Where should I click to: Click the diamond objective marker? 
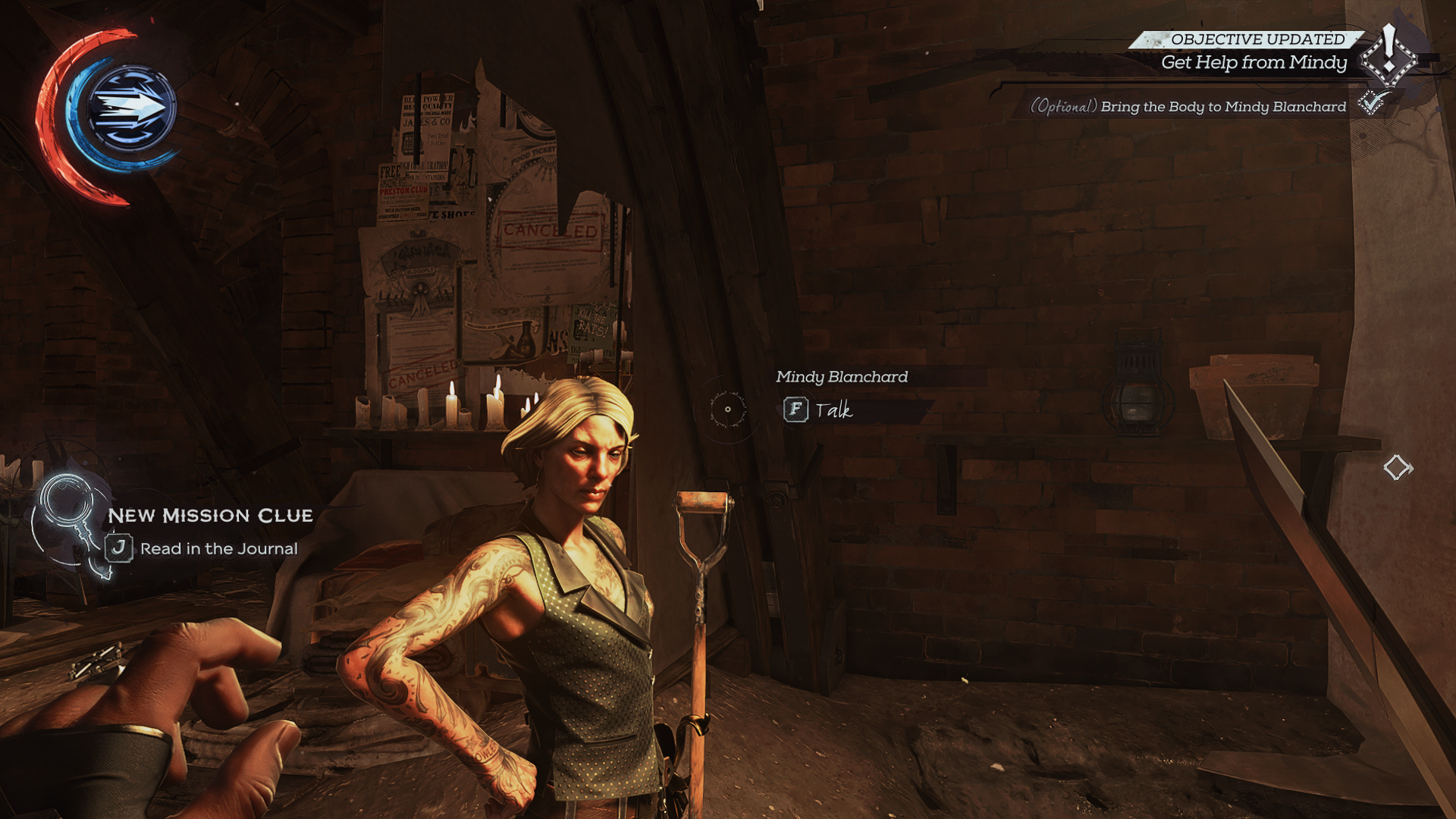pyautogui.click(x=1397, y=467)
